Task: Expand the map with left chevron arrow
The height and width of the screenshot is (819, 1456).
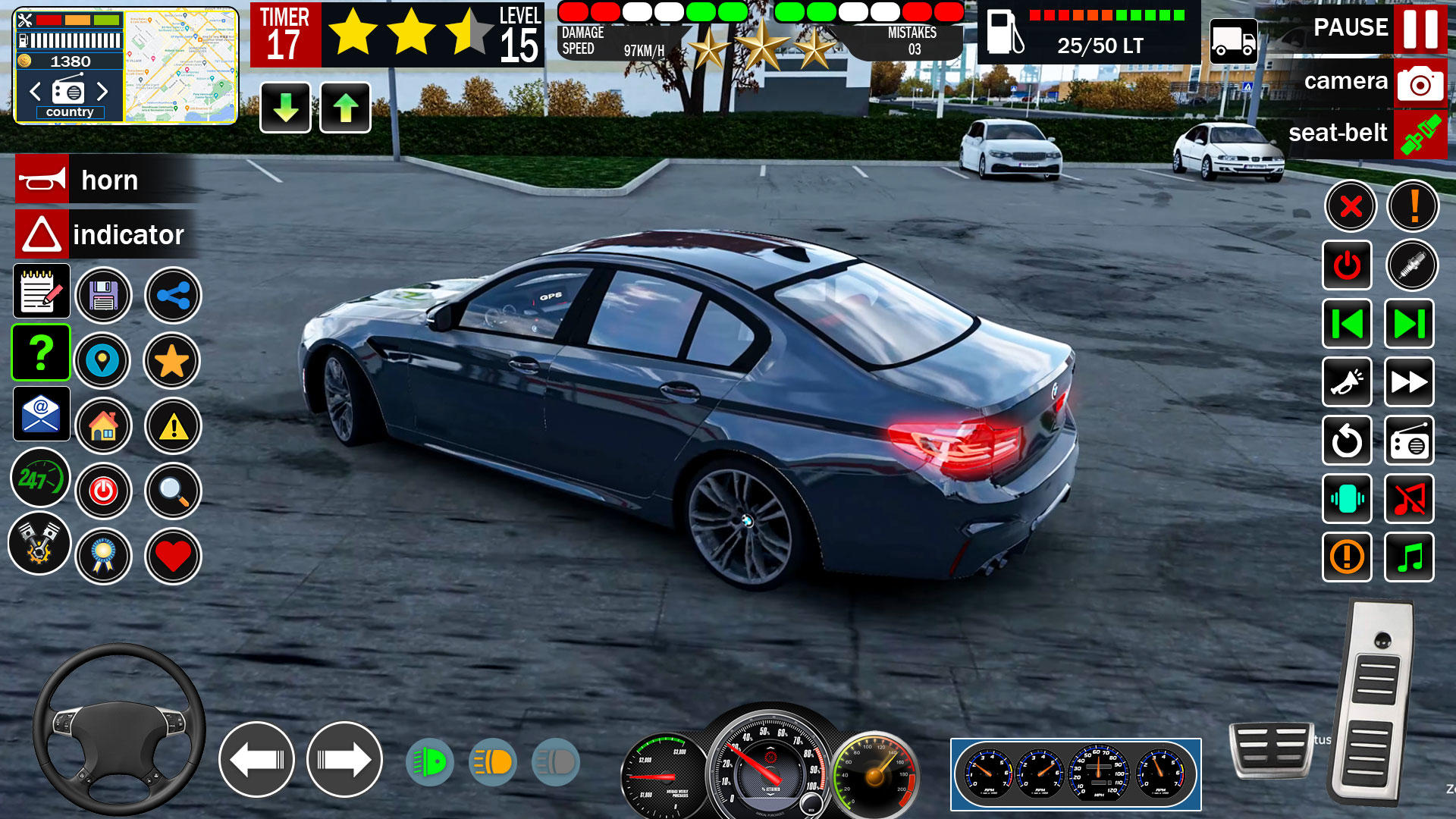Action: [x=33, y=91]
